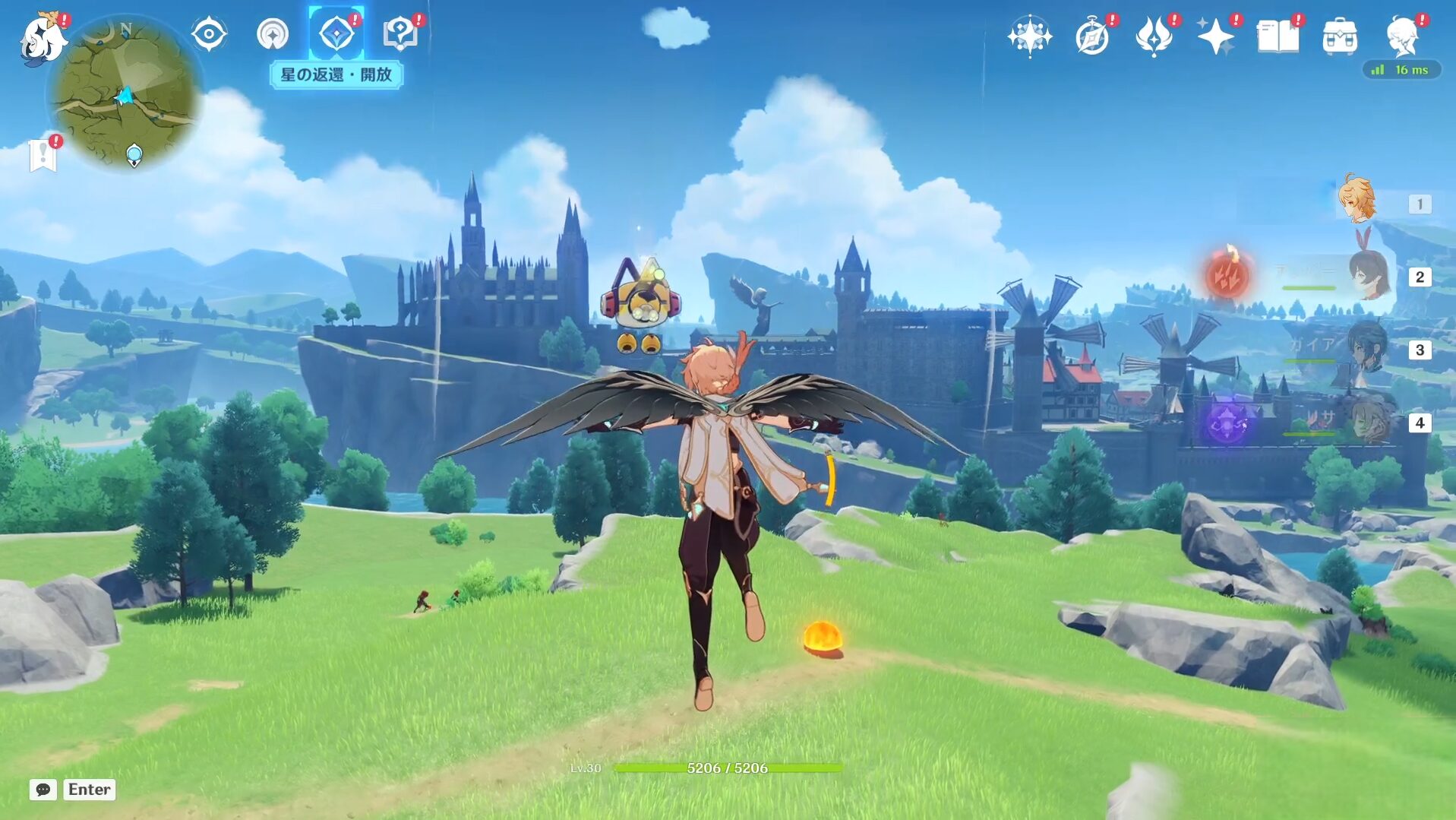Open the Paimon menu icon

(43, 38)
